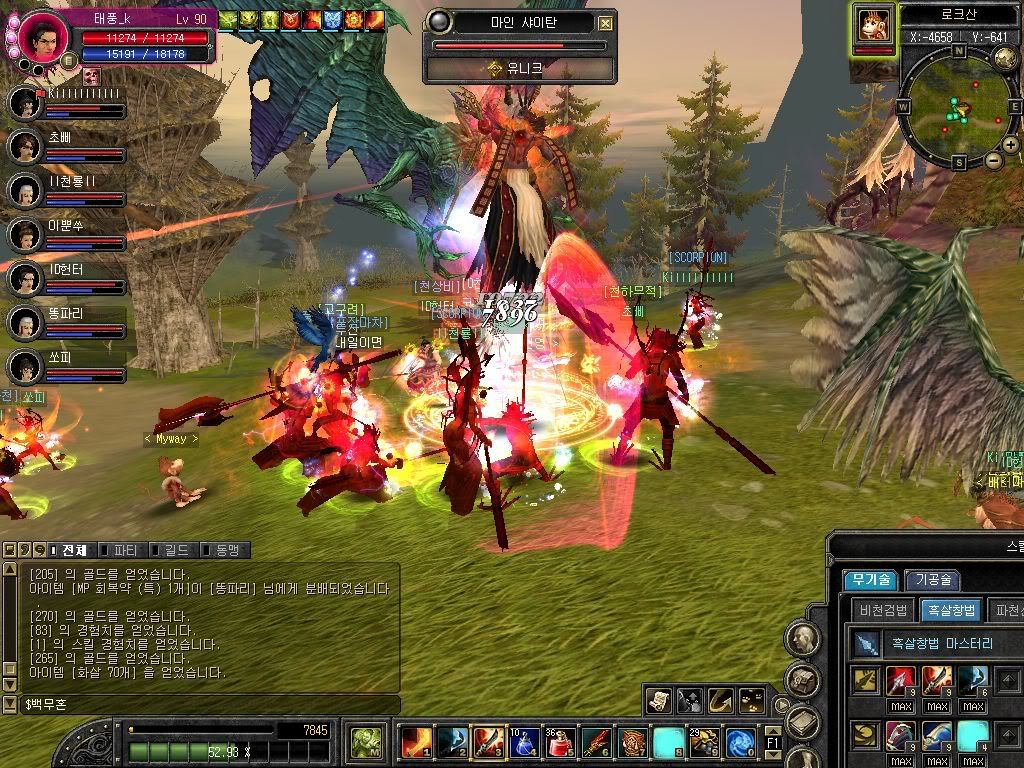
Task: Select party member 똥파리 portrait
Action: point(23,322)
